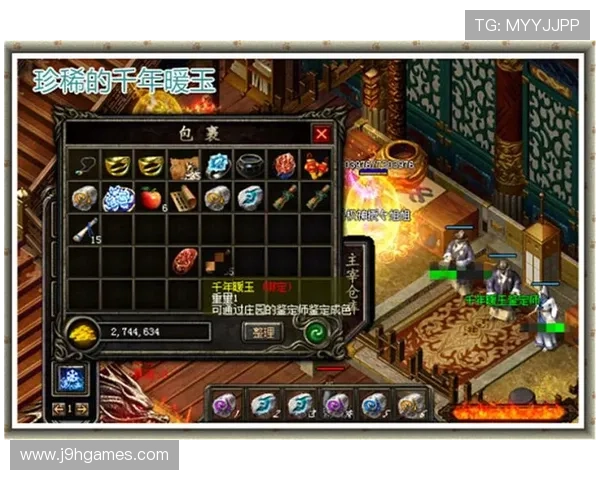Pick the black bowl item
The height and width of the screenshot is (480, 600).
point(251,166)
